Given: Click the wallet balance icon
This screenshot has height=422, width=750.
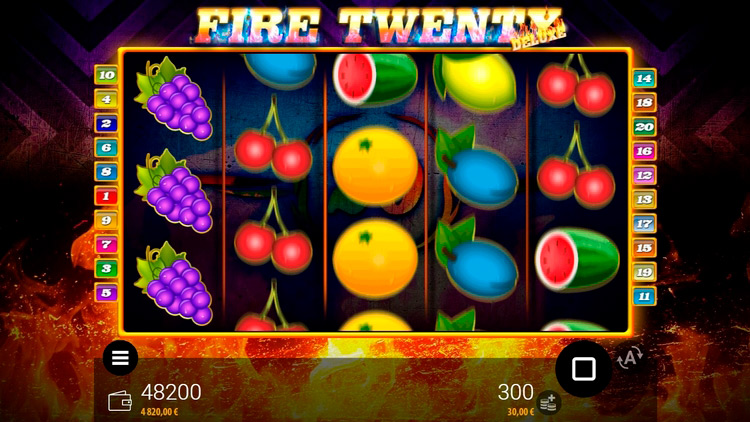Looking at the screenshot, I should (120, 400).
